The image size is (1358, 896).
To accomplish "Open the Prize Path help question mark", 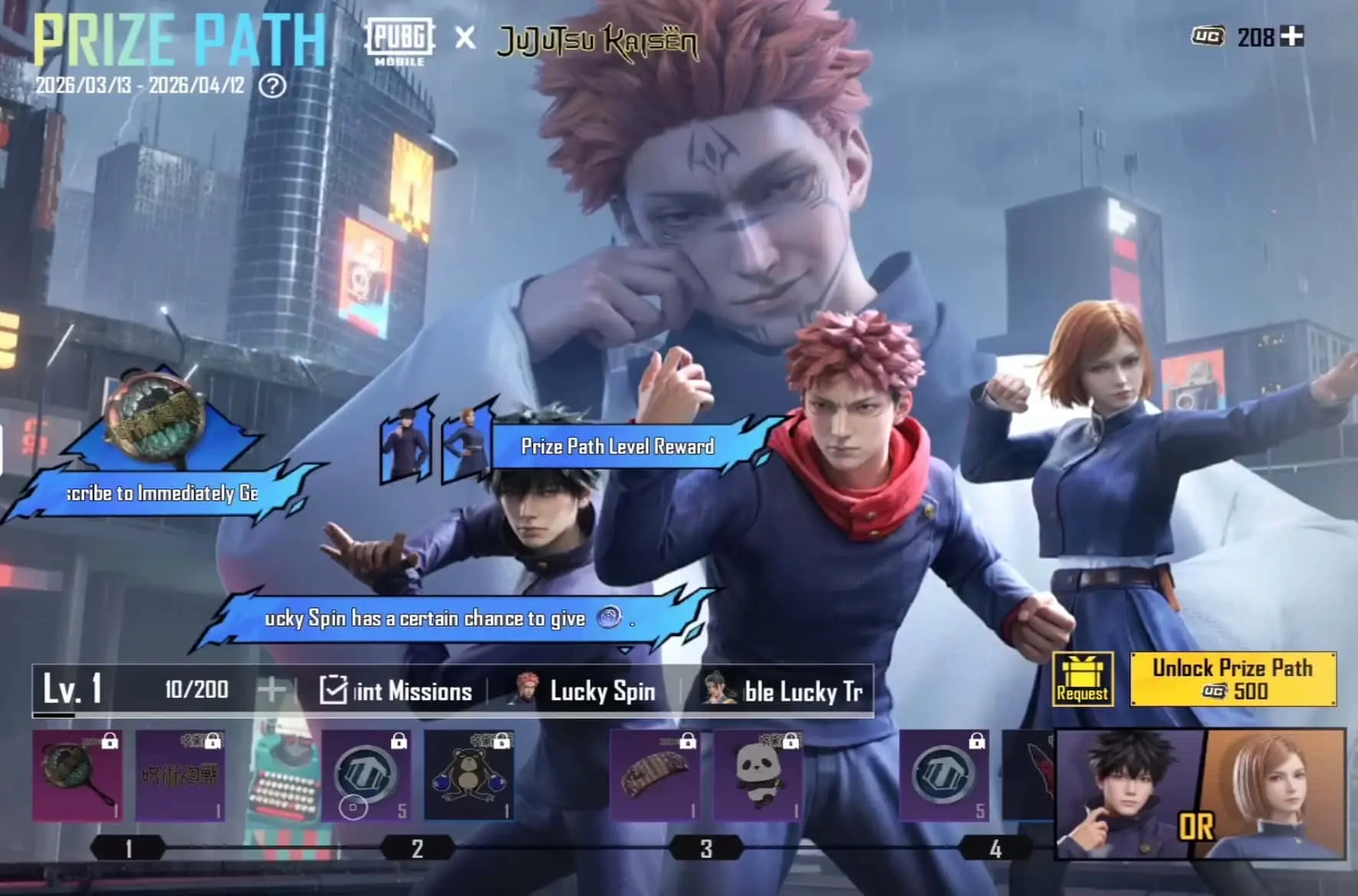I will (272, 86).
